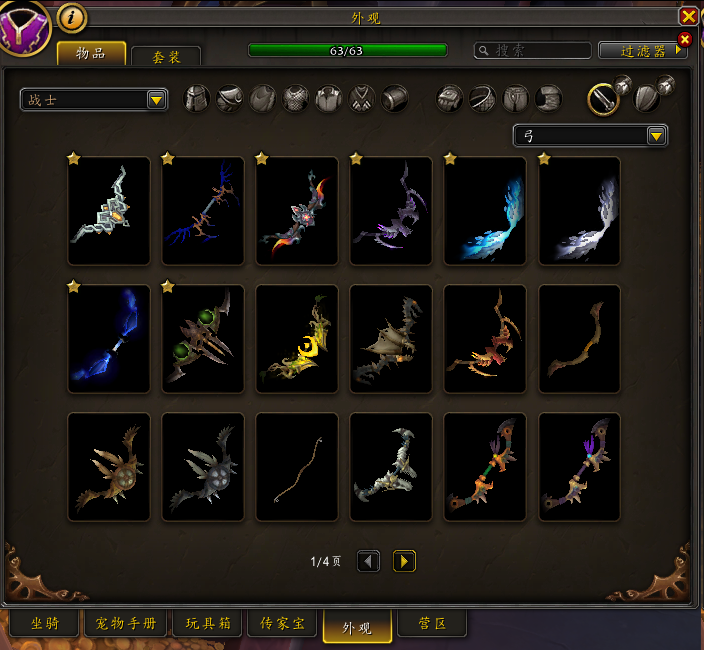
Task: Select the tabard slot icon
Action: coord(362,98)
